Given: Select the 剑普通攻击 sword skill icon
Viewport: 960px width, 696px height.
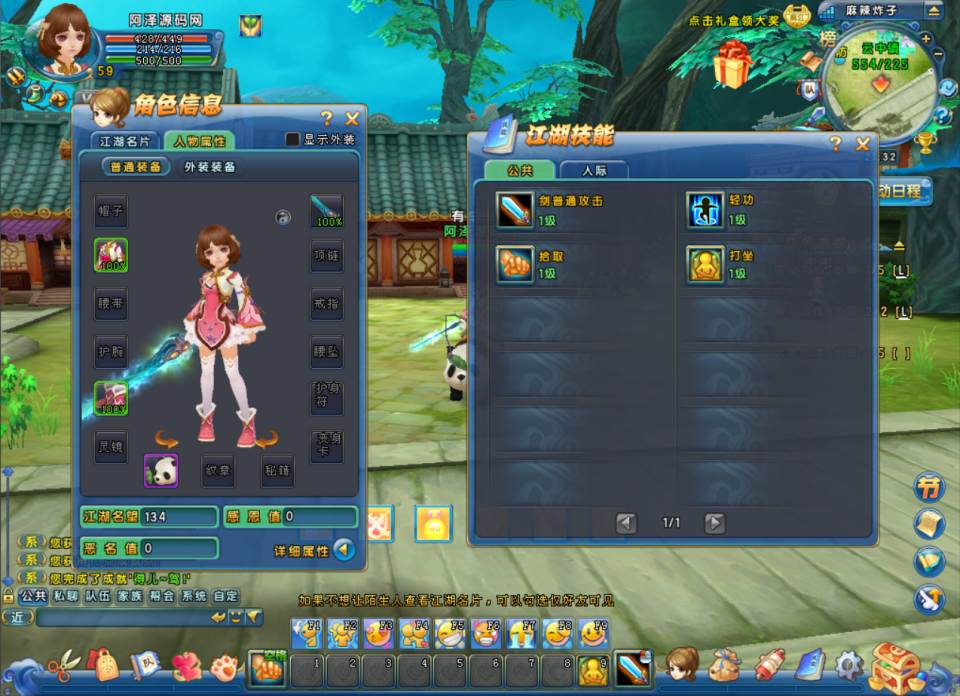Looking at the screenshot, I should (x=515, y=210).
